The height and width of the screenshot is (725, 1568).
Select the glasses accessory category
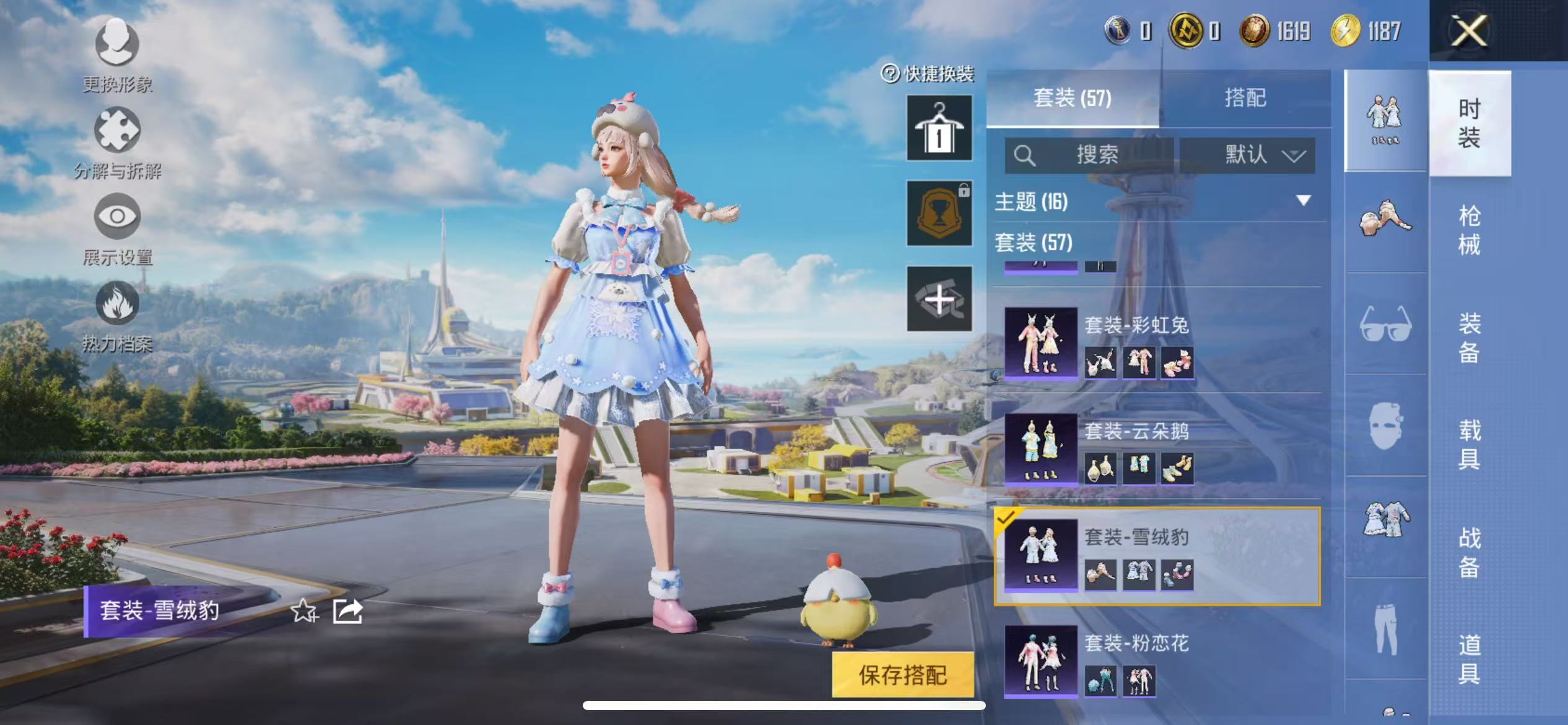pos(1385,323)
